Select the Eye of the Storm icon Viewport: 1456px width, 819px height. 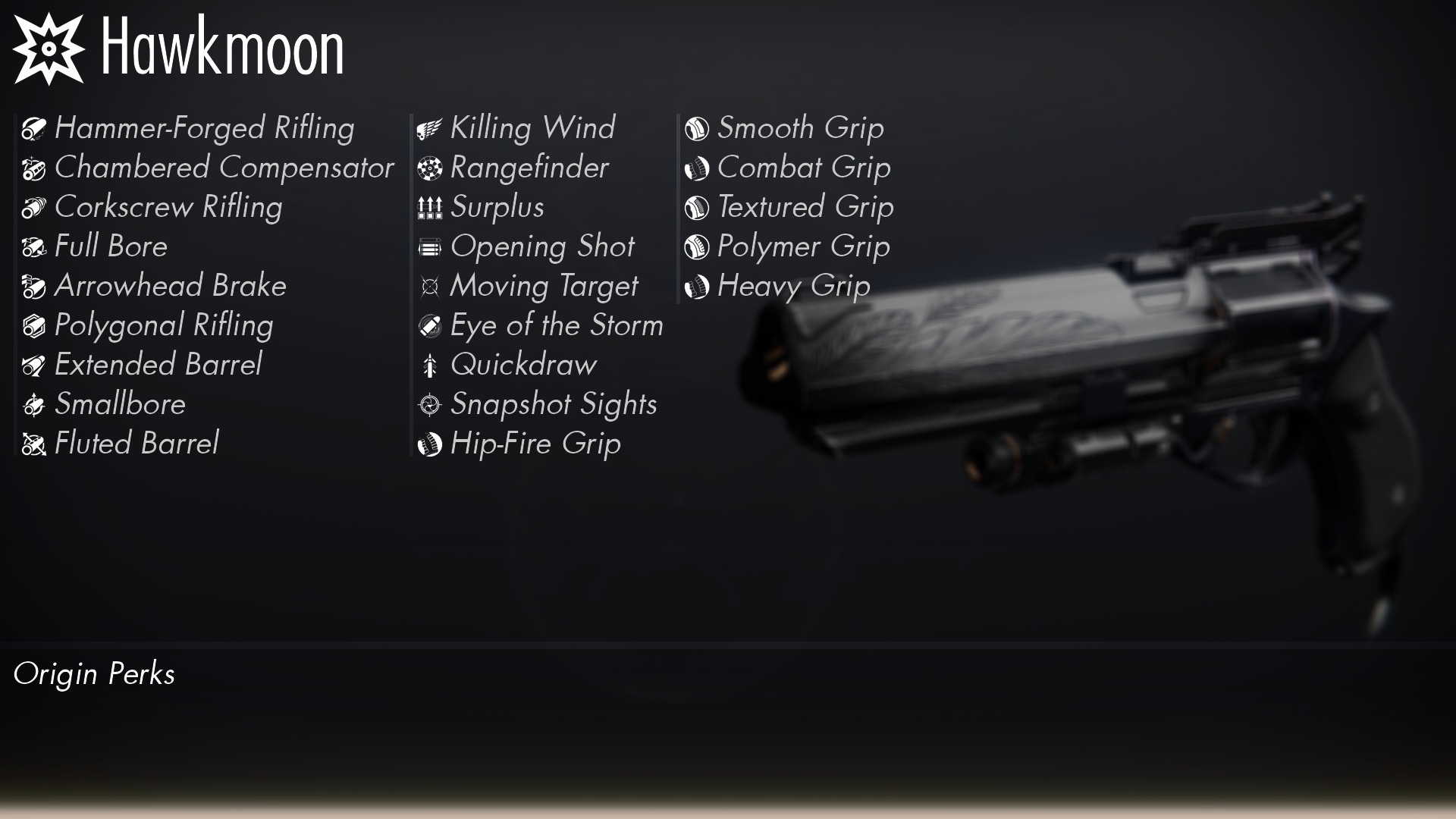(429, 325)
